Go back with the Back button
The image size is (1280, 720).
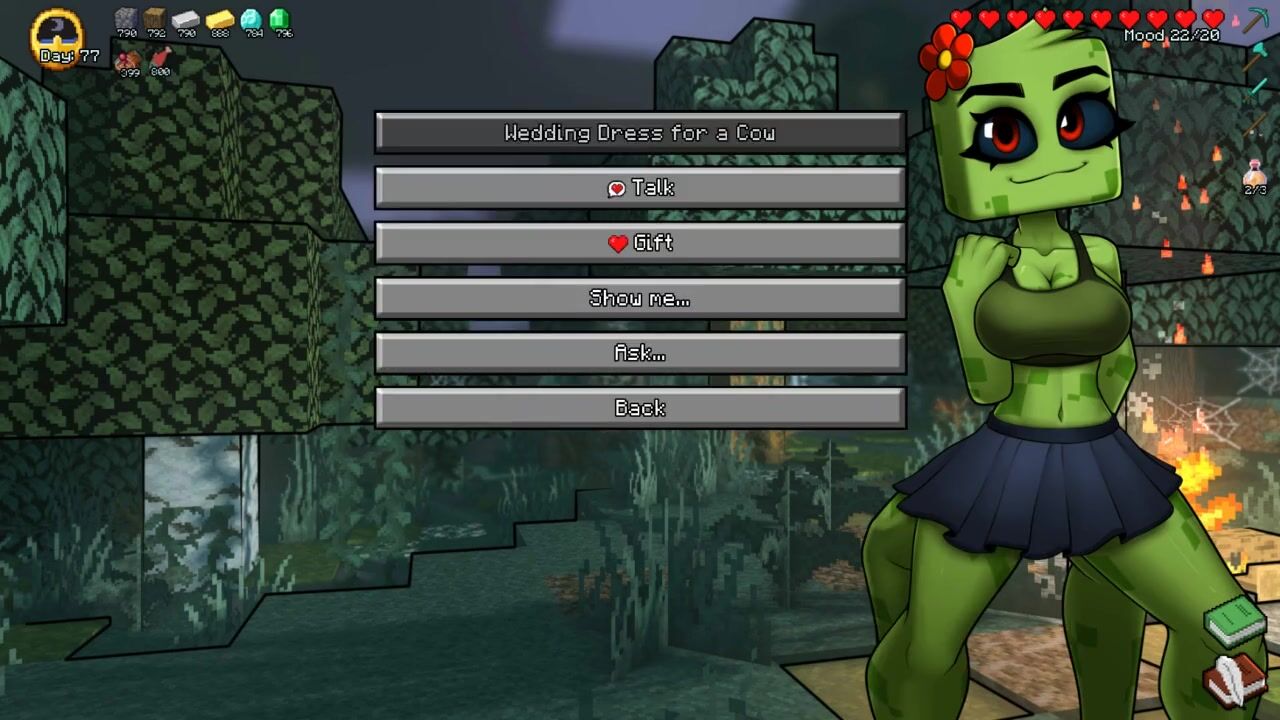point(640,408)
